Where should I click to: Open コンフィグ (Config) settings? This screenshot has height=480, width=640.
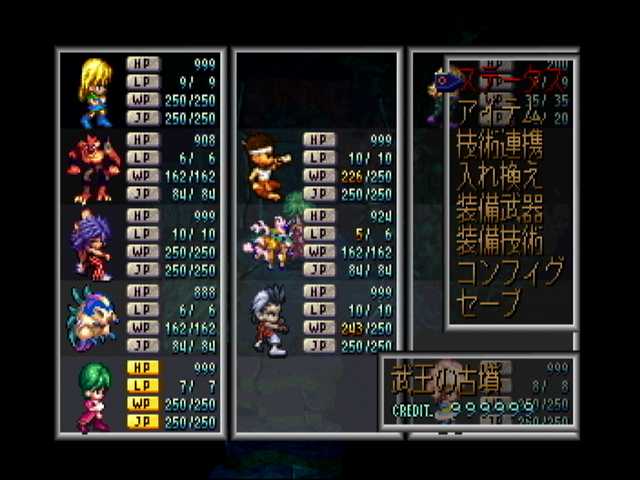[509, 272]
